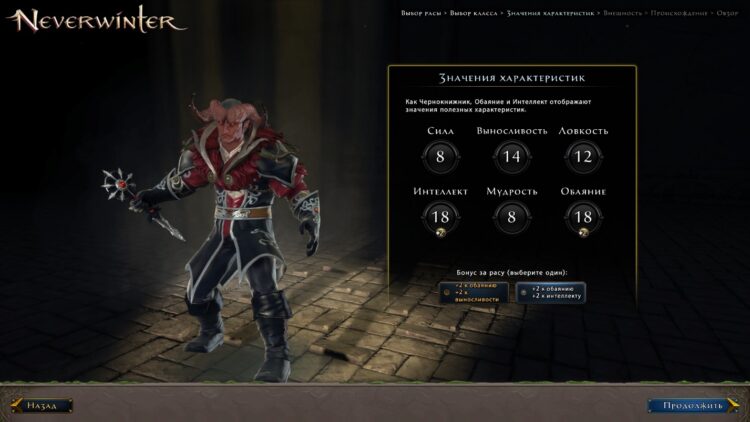Return to the Выбор класса step
This screenshot has width=750, height=422.
pyautogui.click(x=472, y=13)
